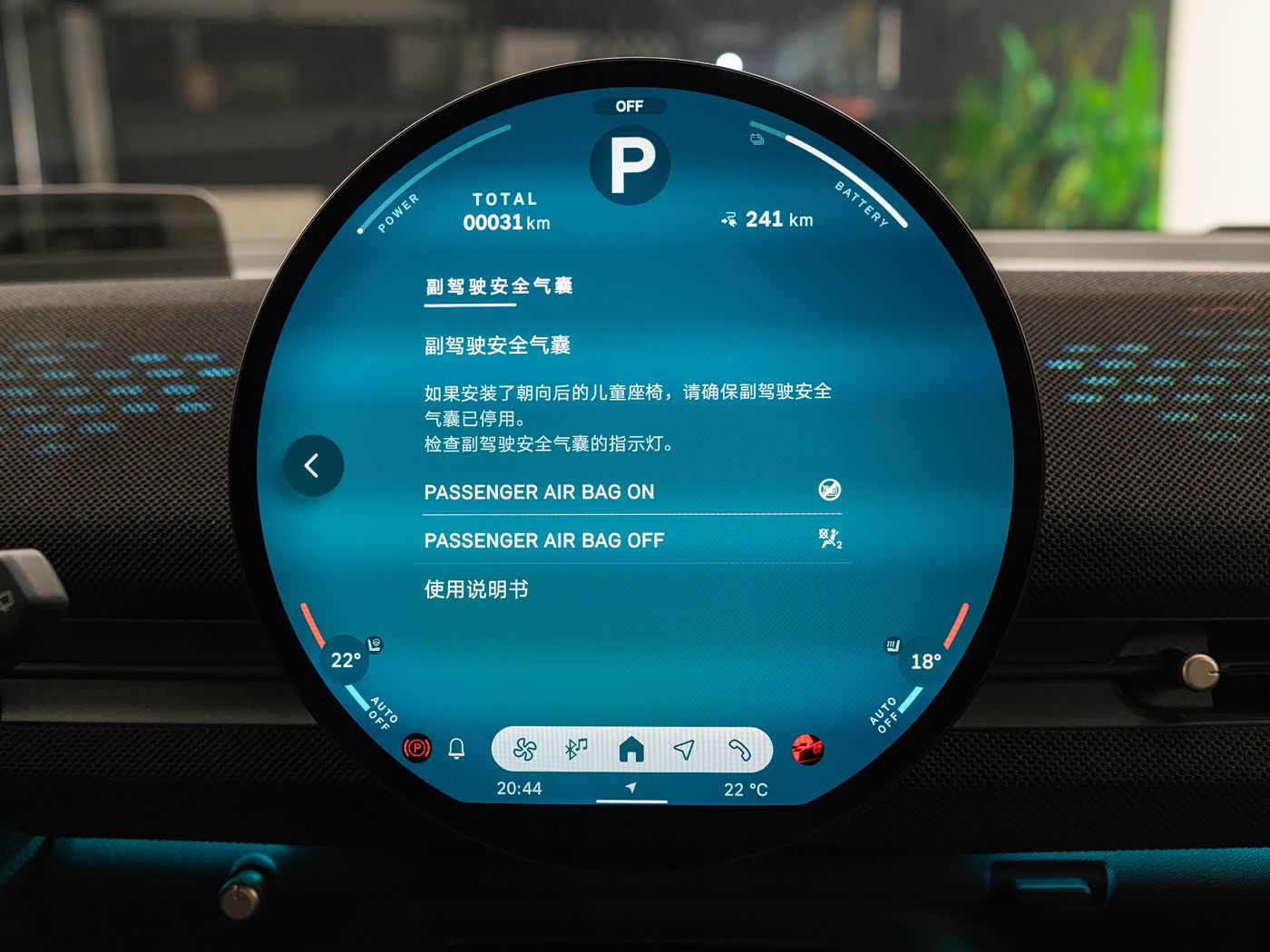1270x952 pixels.
Task: Open Bluetooth music media icon
Action: point(577,749)
